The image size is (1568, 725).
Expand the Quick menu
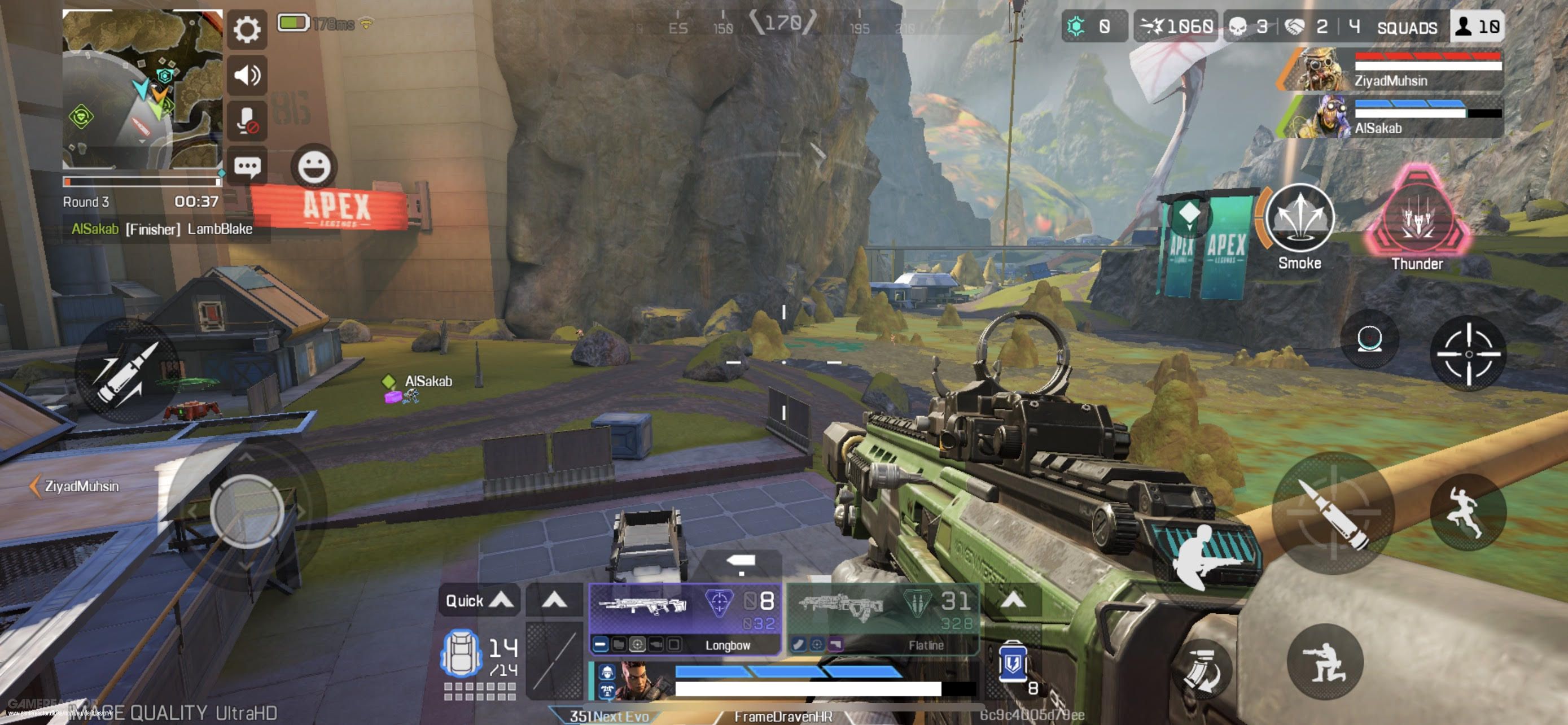479,601
